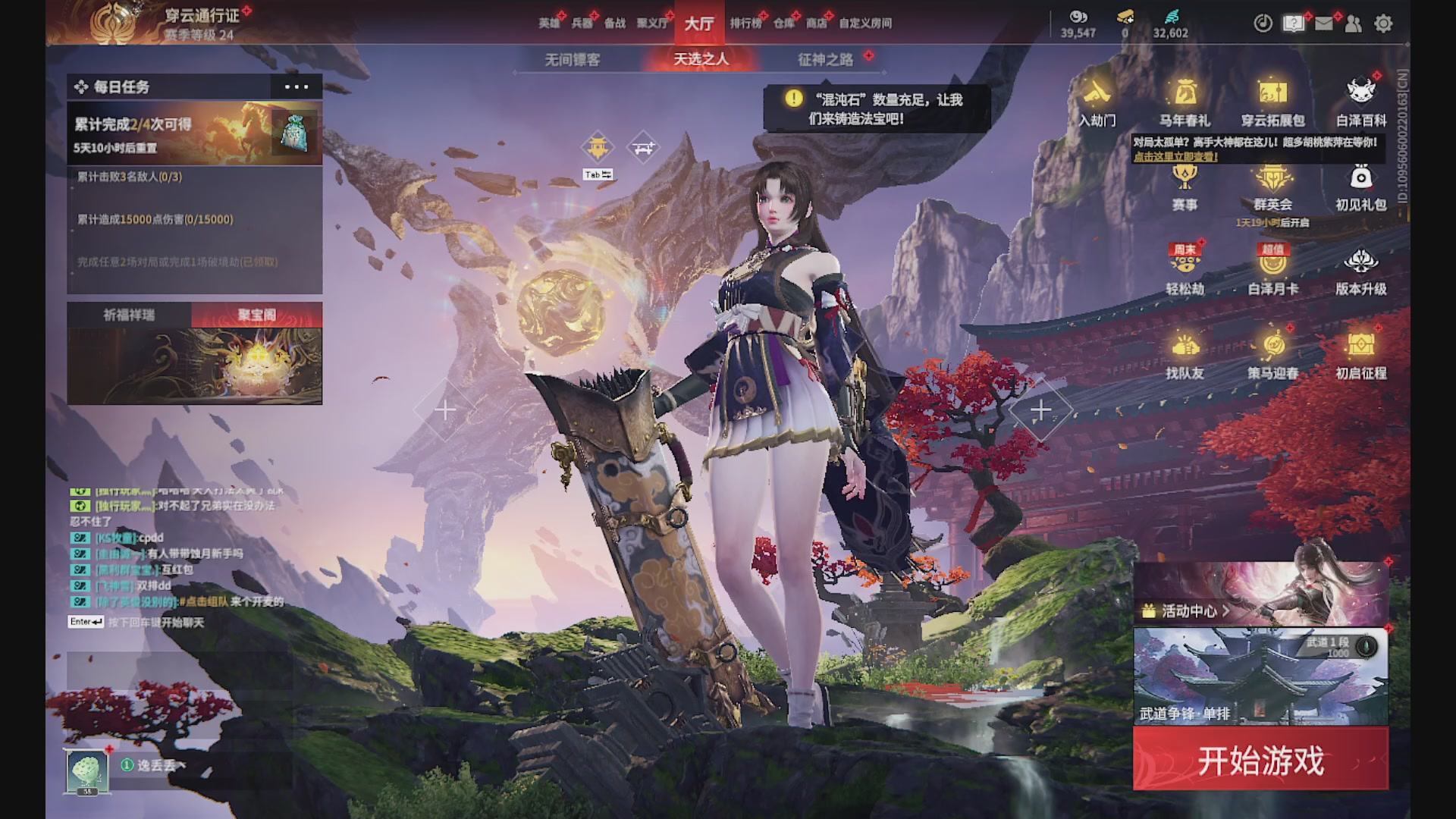Open the daily tasks options via ellipsis button
Screen dimensions: 1456x819
point(296,86)
